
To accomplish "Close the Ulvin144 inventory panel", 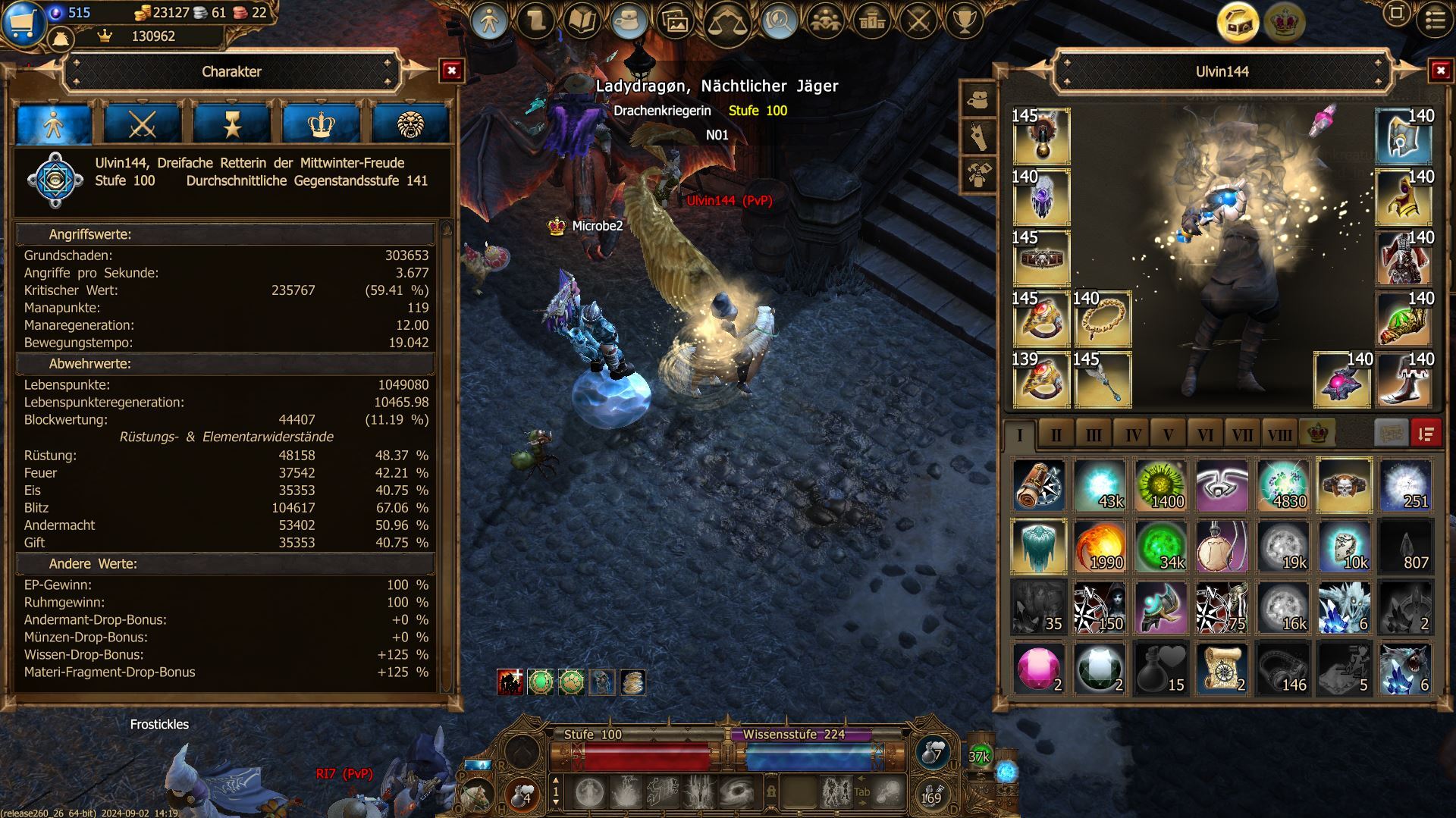I will point(1440,71).
